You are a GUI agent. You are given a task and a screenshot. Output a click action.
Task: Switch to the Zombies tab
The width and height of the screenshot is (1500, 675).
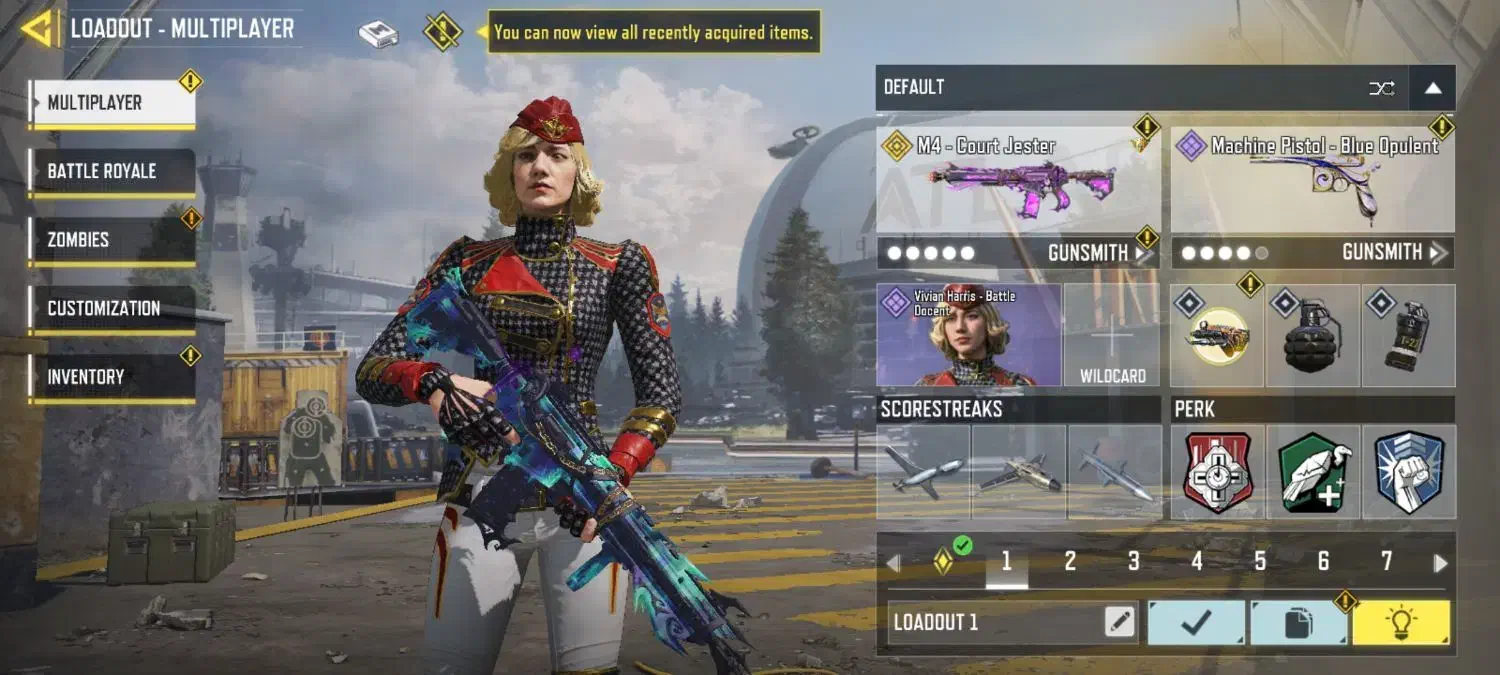tap(112, 240)
